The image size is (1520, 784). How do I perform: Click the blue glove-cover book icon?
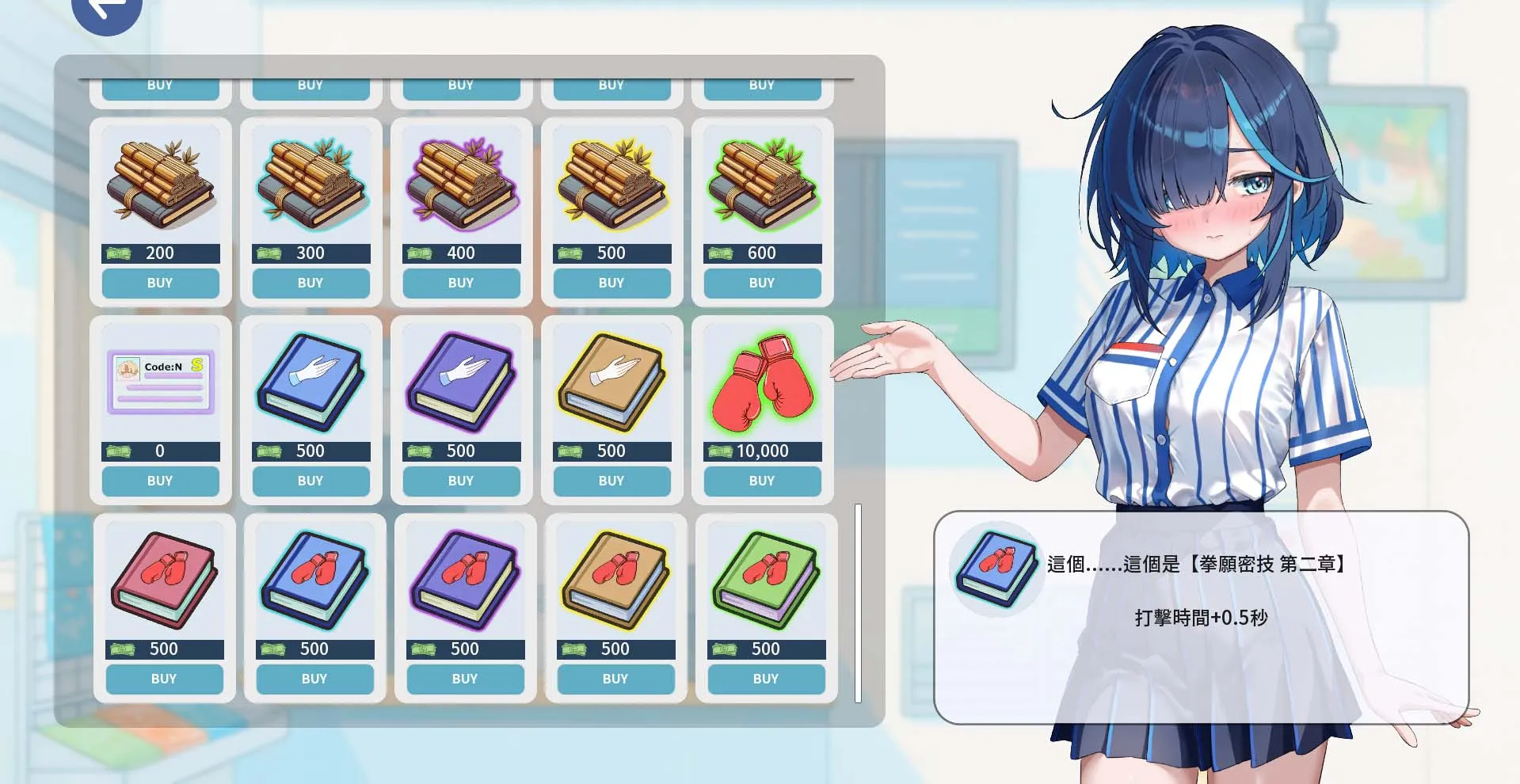pyautogui.click(x=310, y=382)
